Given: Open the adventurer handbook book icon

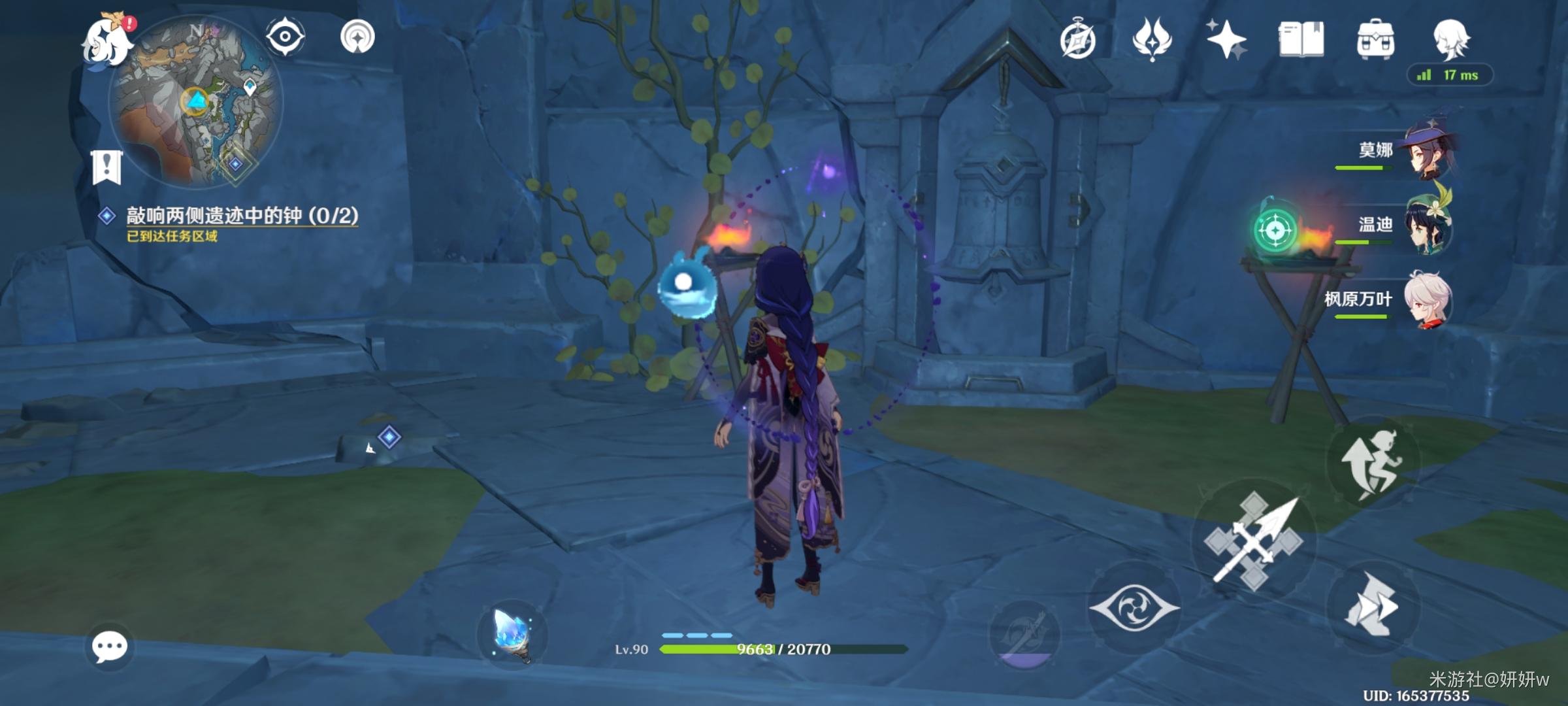Looking at the screenshot, I should click(x=1301, y=40).
